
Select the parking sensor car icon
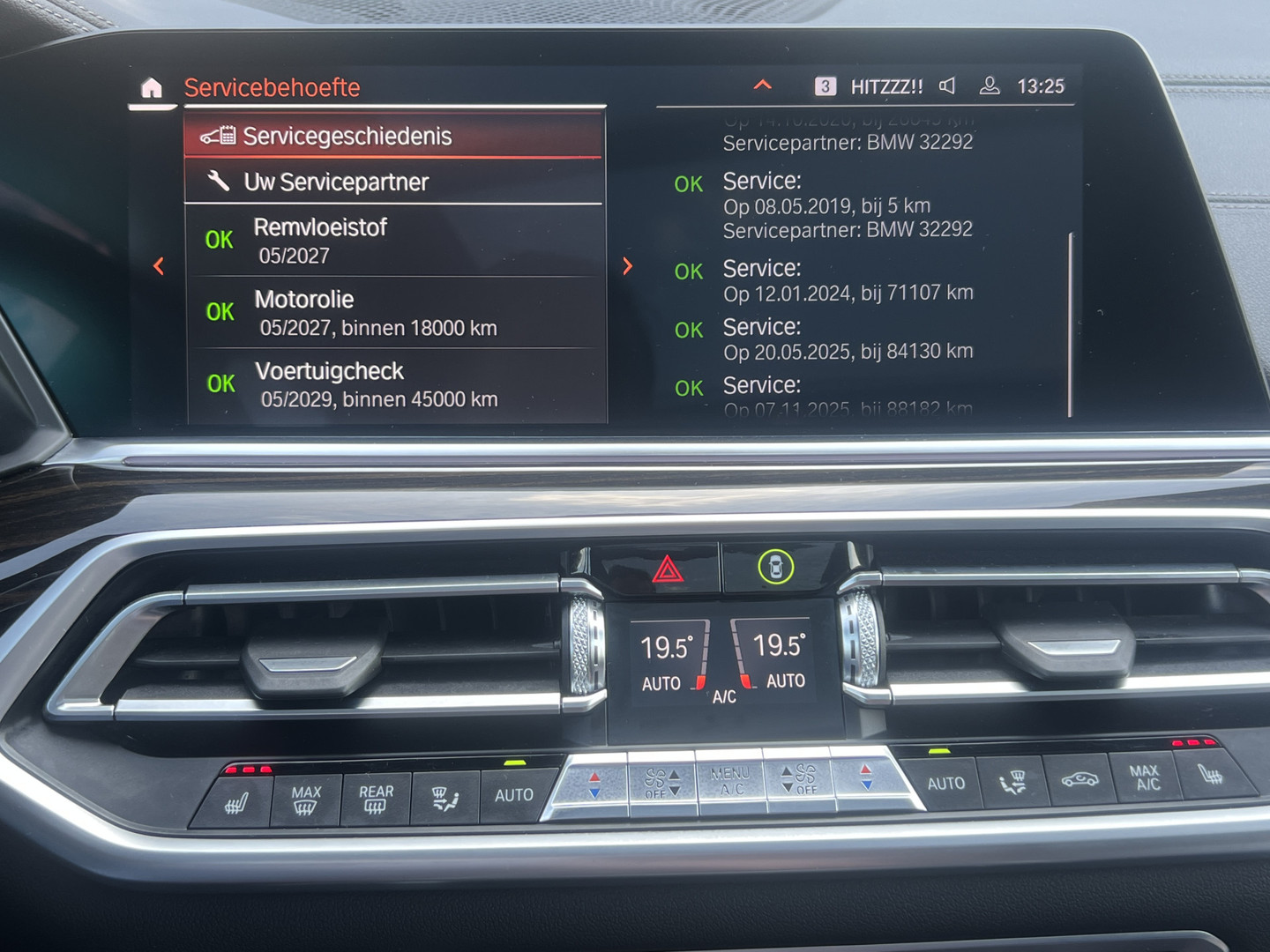(x=773, y=569)
